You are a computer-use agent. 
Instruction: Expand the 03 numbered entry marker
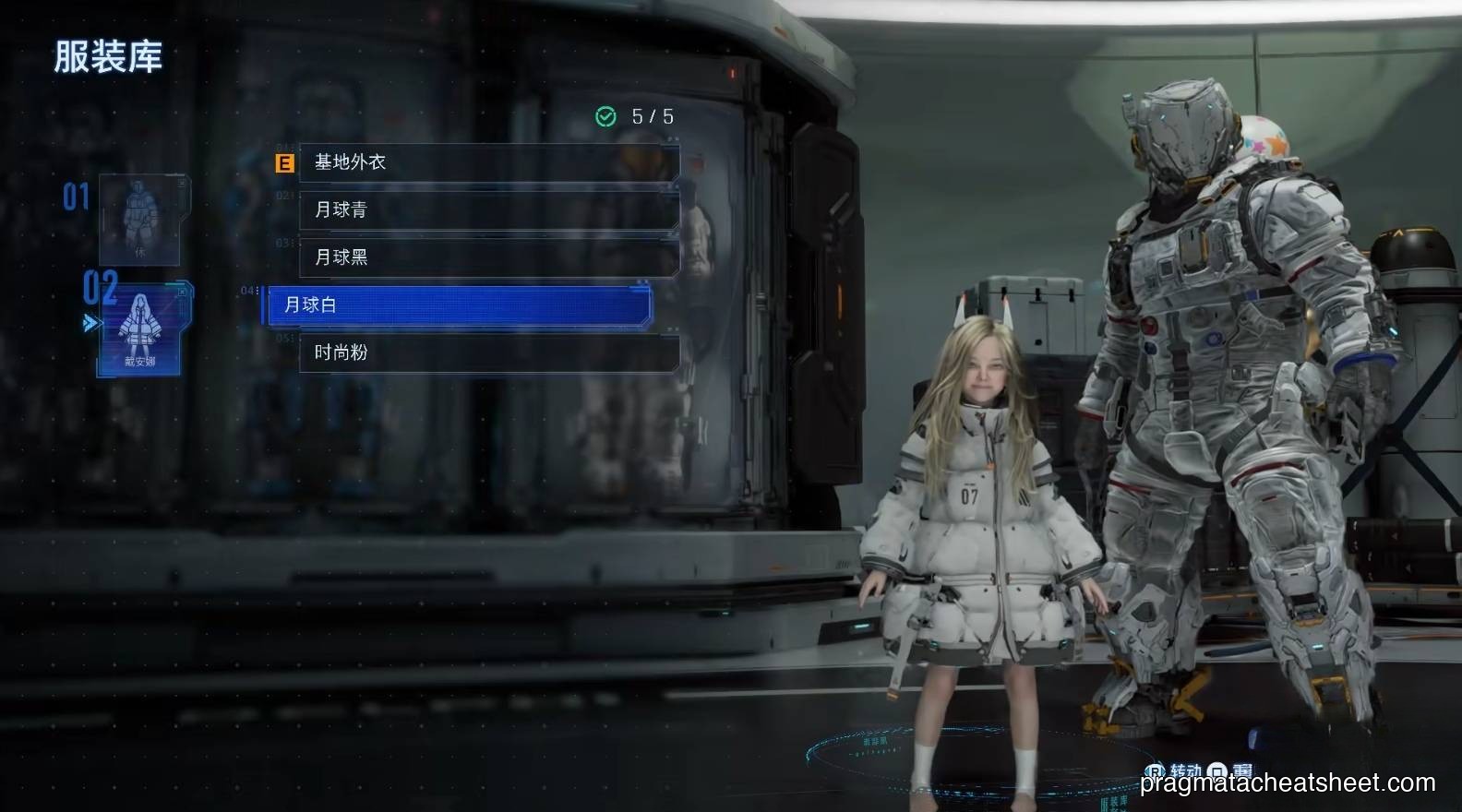(282, 242)
